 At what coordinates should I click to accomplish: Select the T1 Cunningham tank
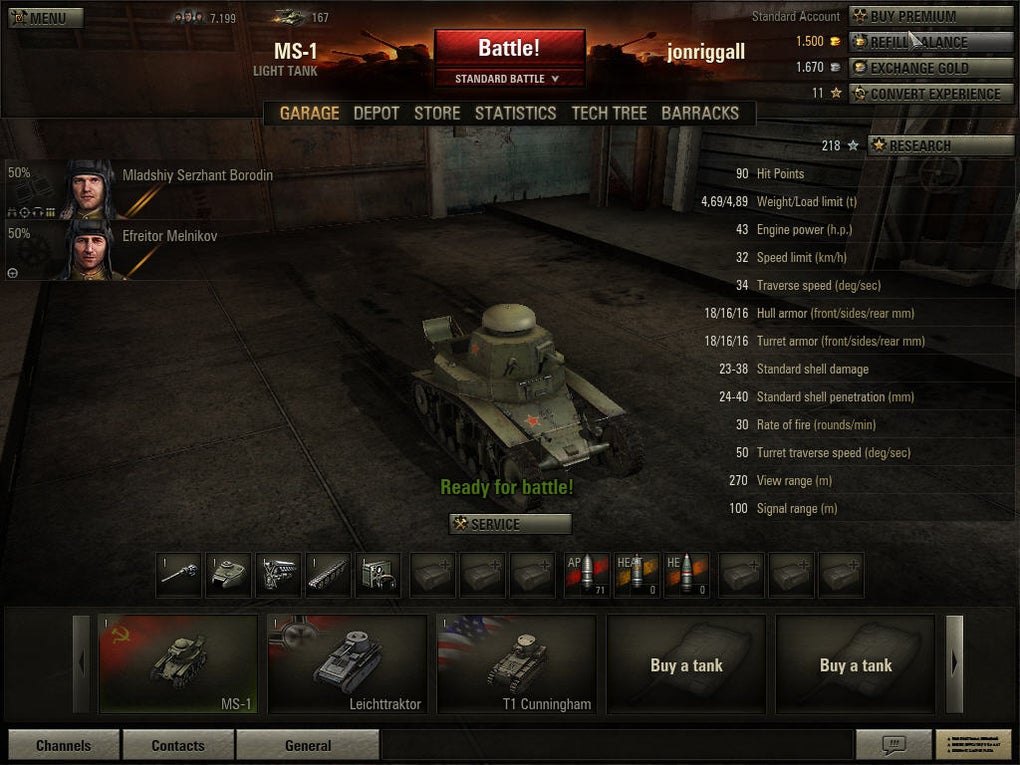pos(516,664)
